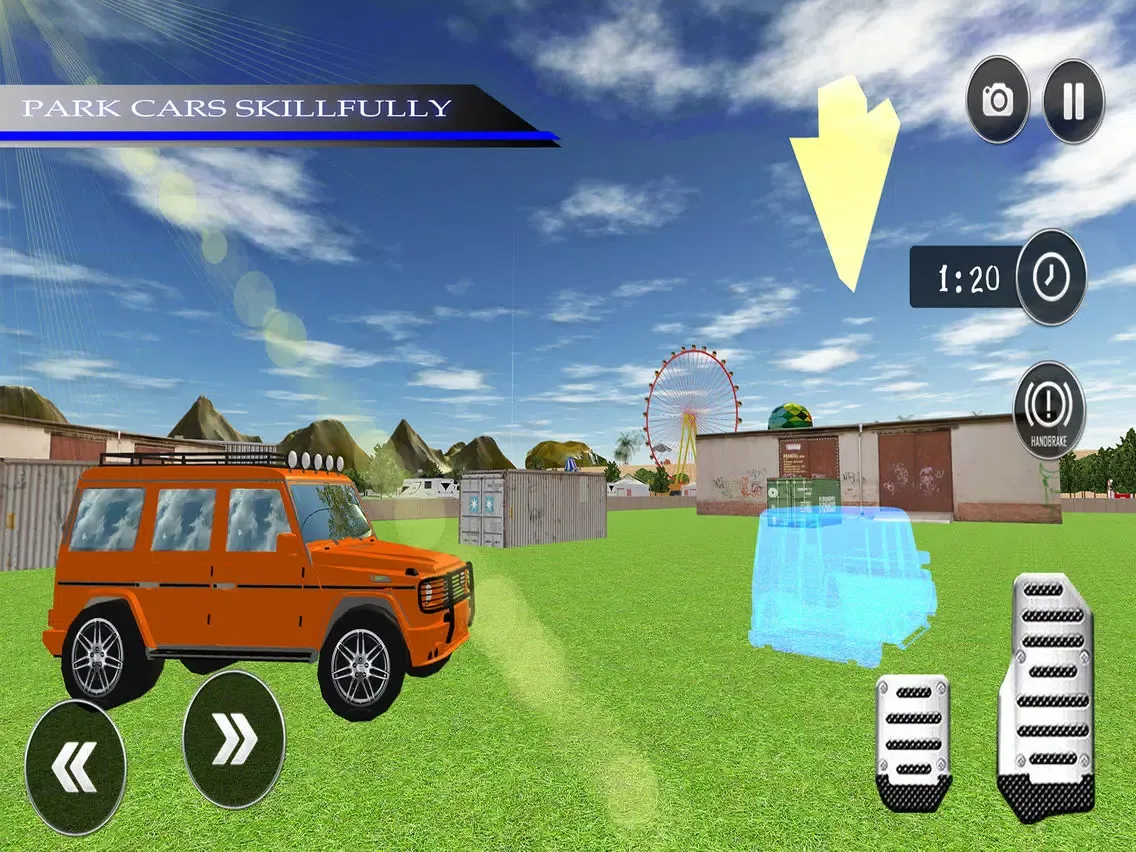This screenshot has height=852, width=1136.
Task: Hit the tall accelerator pedal
Action: pos(1046,696)
